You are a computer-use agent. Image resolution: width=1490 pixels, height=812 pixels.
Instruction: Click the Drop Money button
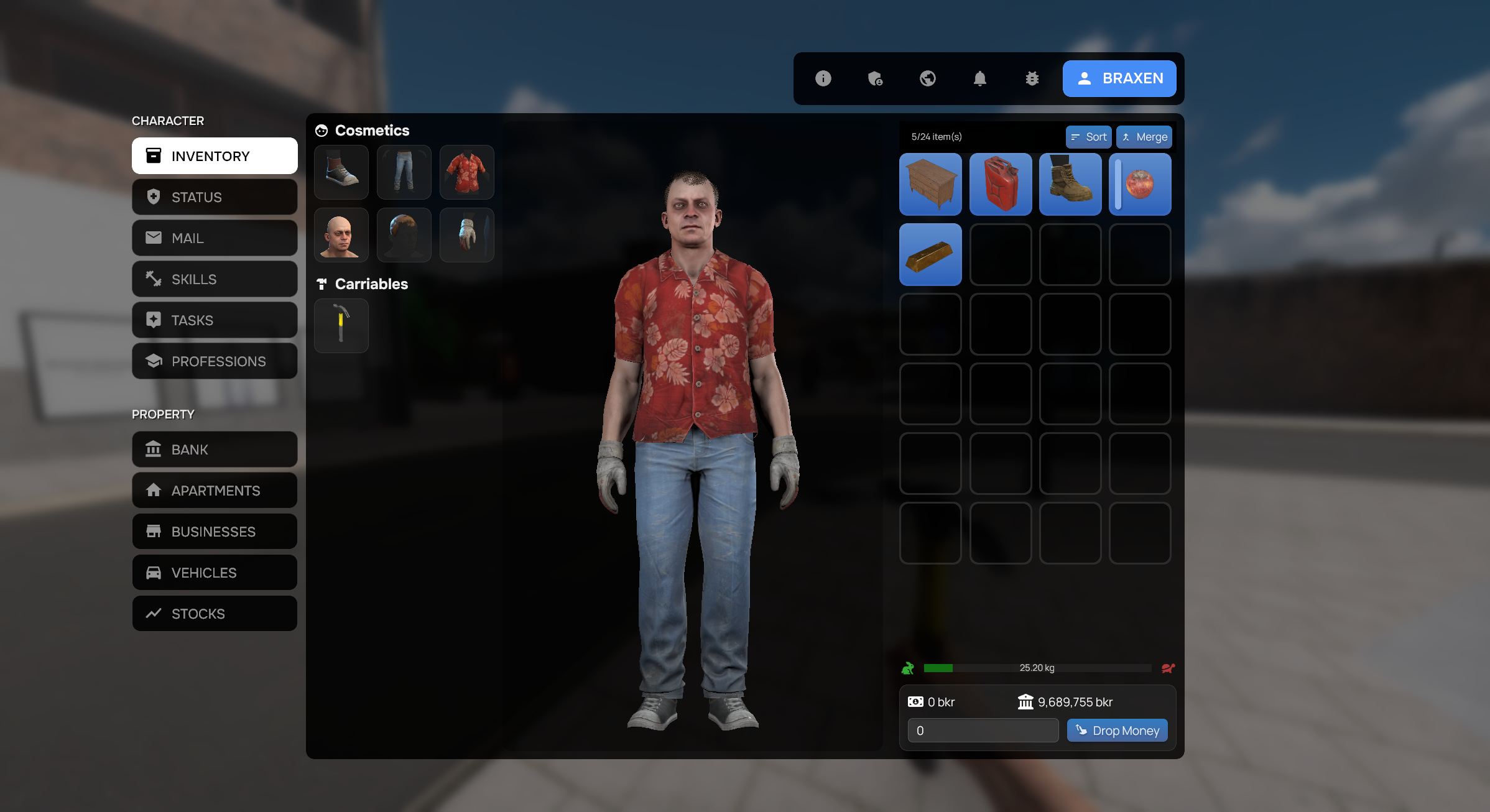click(1117, 731)
